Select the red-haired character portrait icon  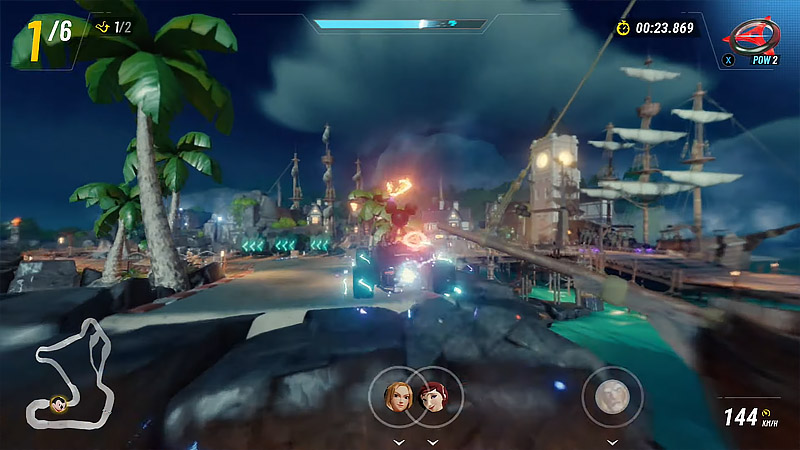pos(433,396)
